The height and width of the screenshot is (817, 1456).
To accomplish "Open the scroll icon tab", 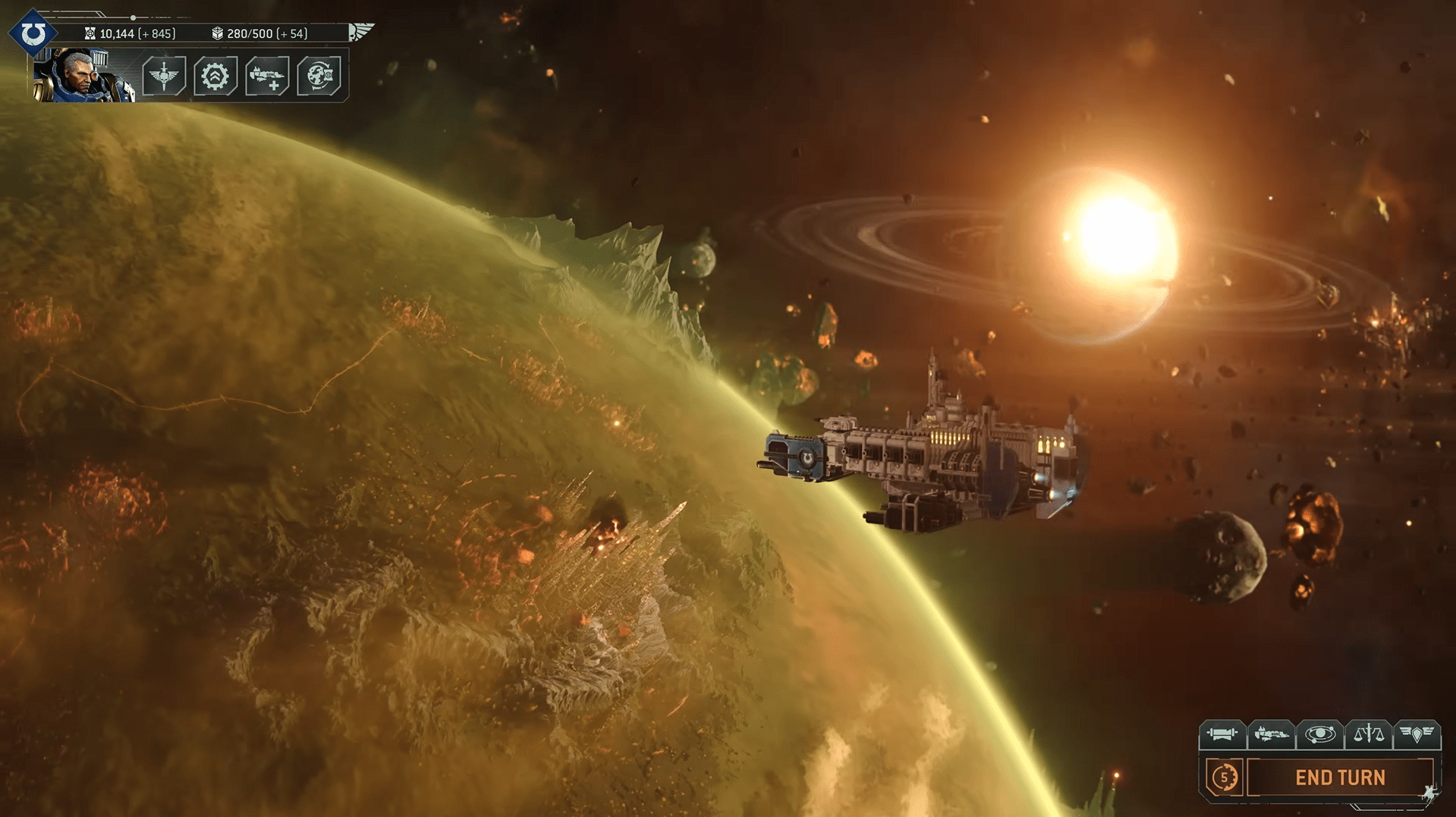I will point(1222,734).
